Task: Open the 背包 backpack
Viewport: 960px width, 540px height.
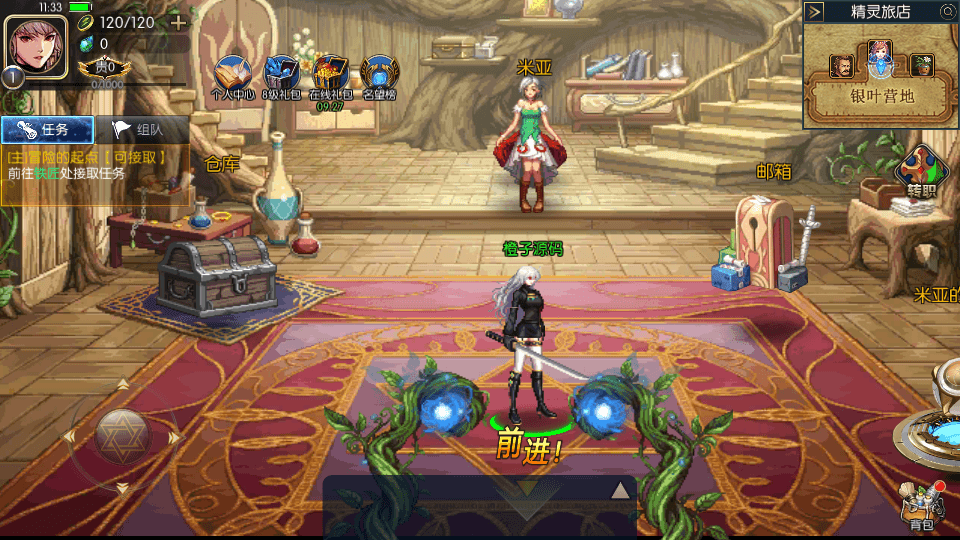Action: pyautogui.click(x=922, y=507)
